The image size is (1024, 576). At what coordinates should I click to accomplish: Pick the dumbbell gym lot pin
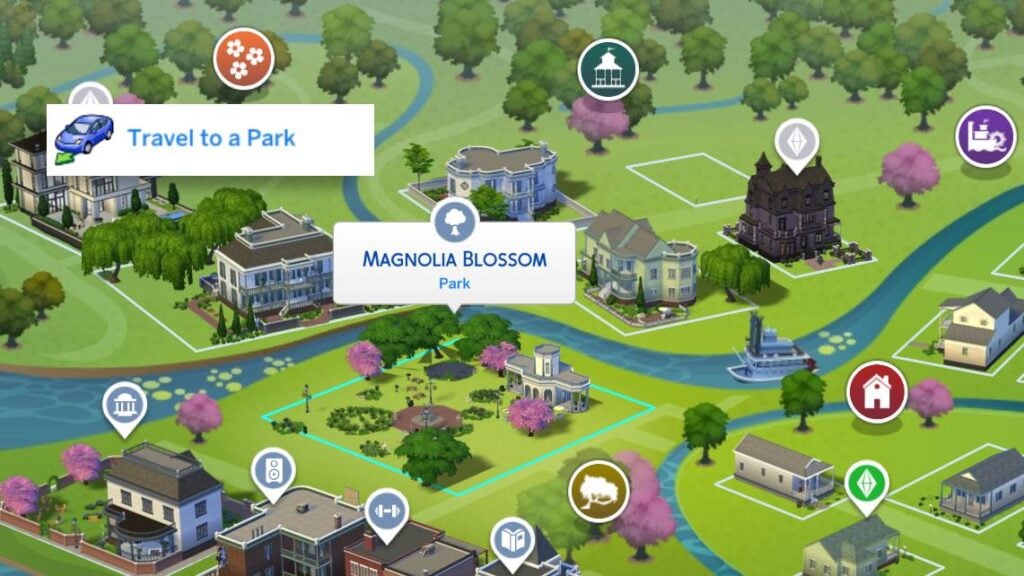(386, 508)
